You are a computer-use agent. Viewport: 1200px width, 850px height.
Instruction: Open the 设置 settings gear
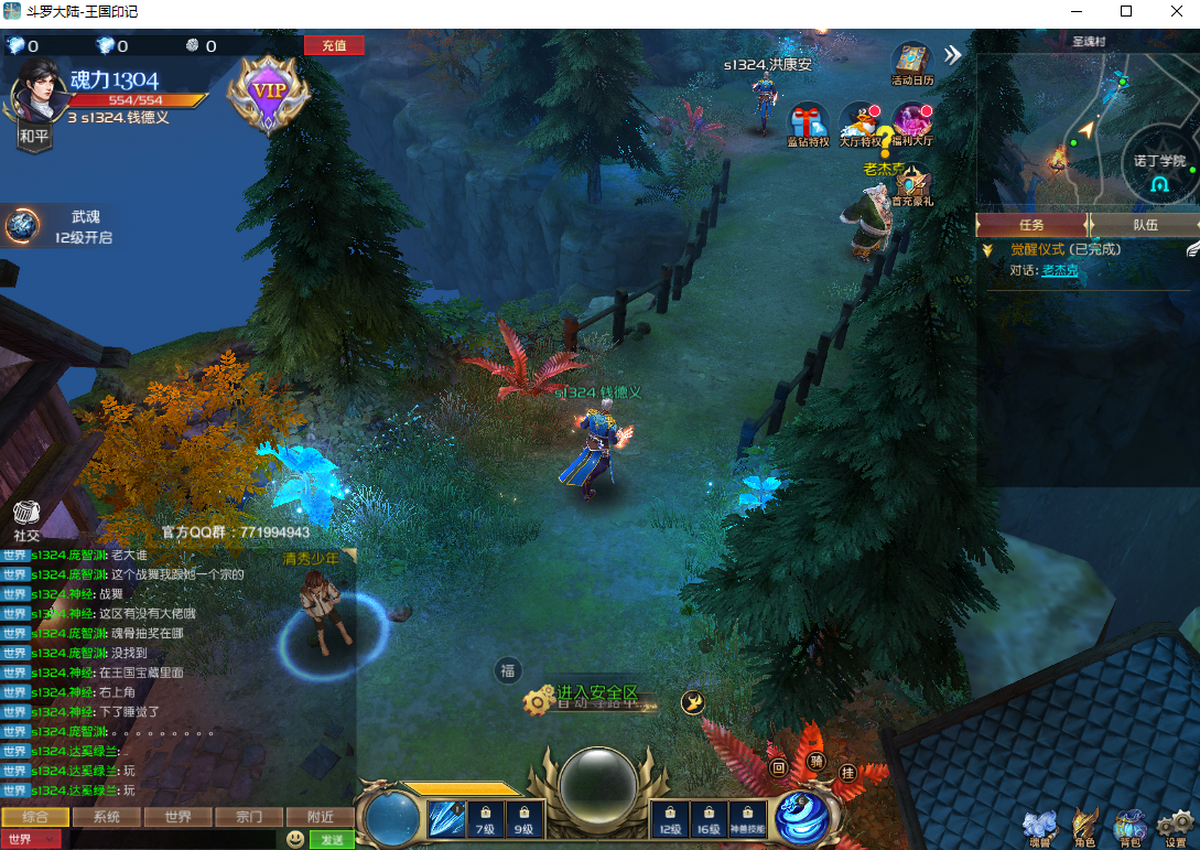tap(1175, 826)
